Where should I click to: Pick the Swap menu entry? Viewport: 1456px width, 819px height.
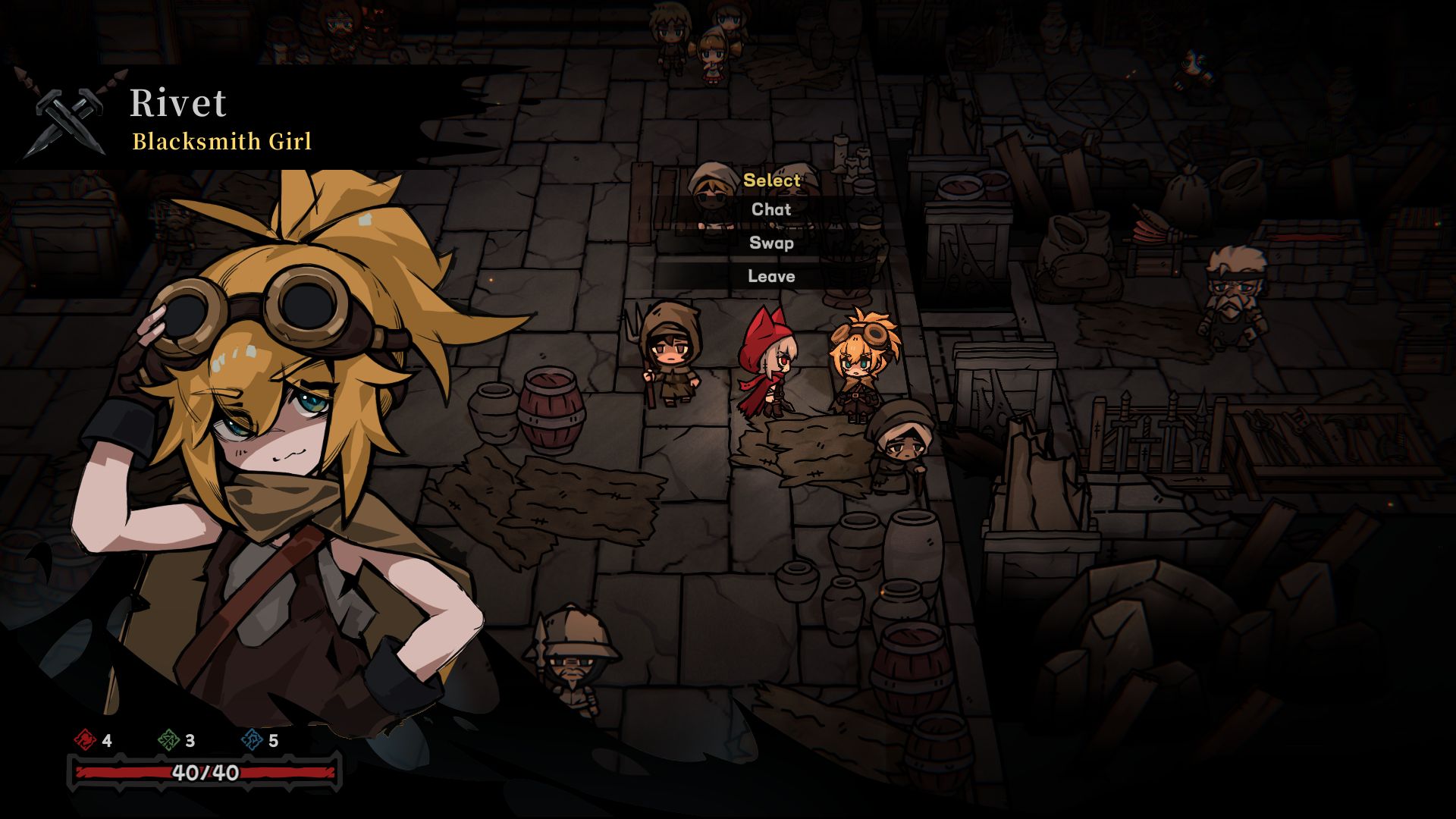coord(771,243)
